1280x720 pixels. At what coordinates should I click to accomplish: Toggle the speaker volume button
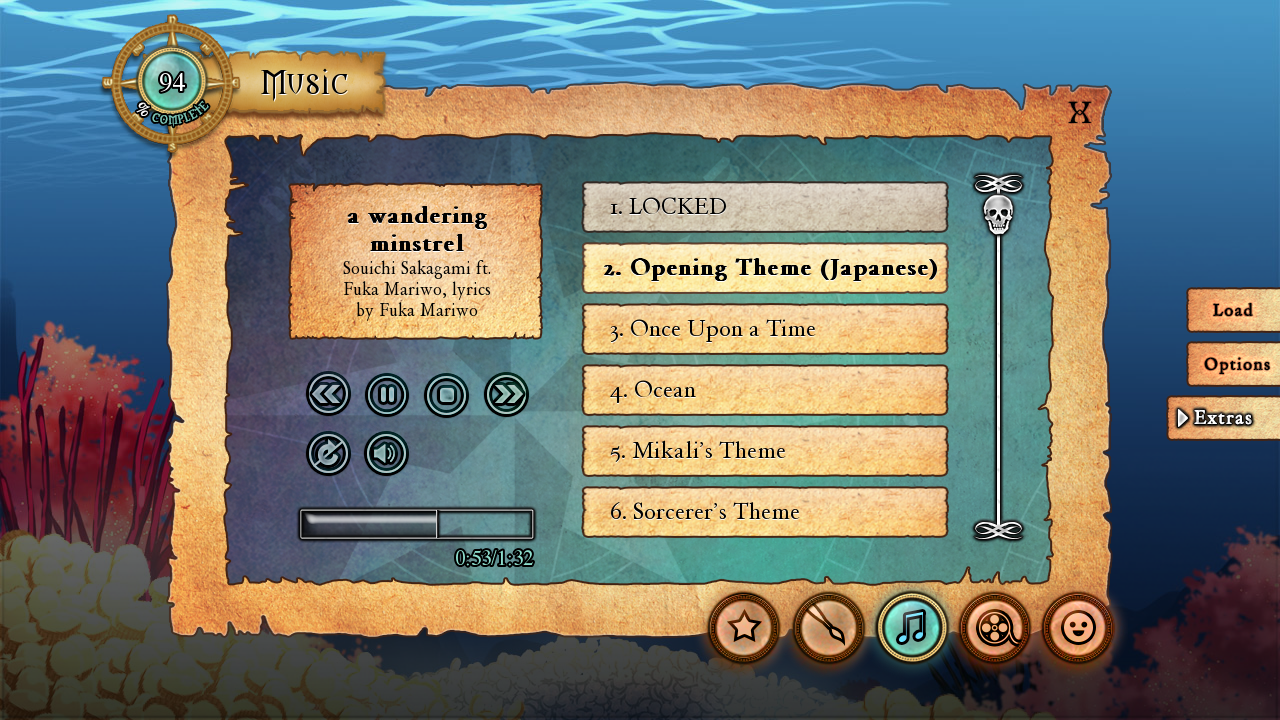[386, 453]
